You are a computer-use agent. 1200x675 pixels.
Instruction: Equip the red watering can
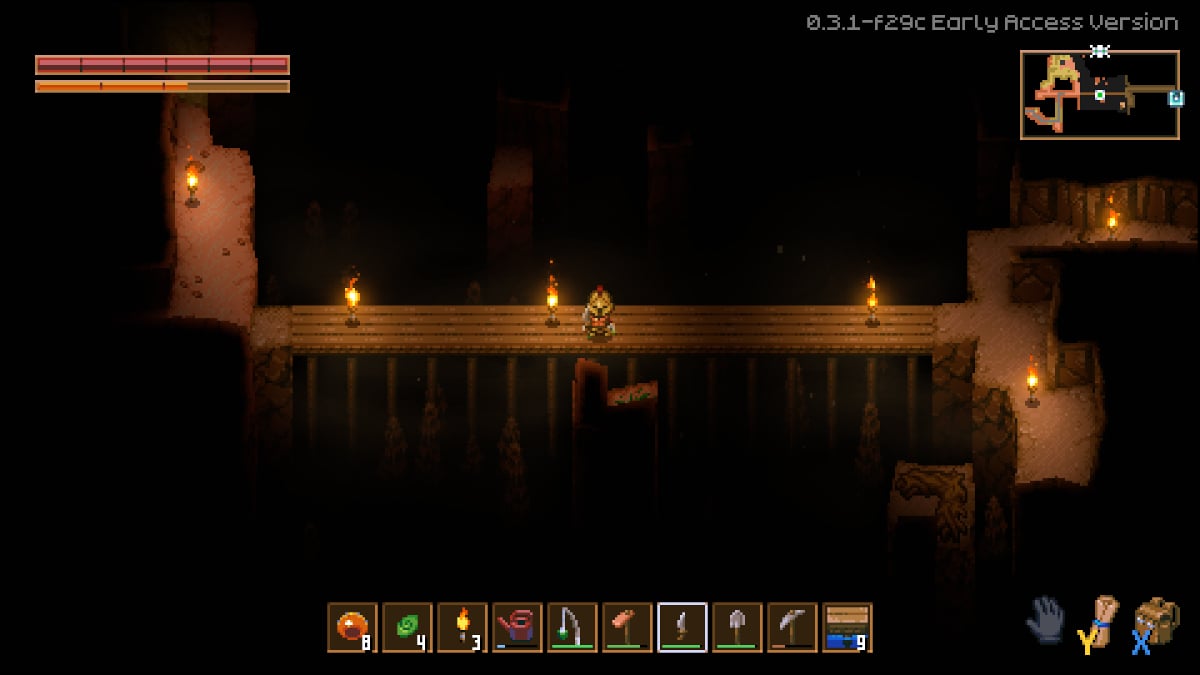pyautogui.click(x=517, y=627)
